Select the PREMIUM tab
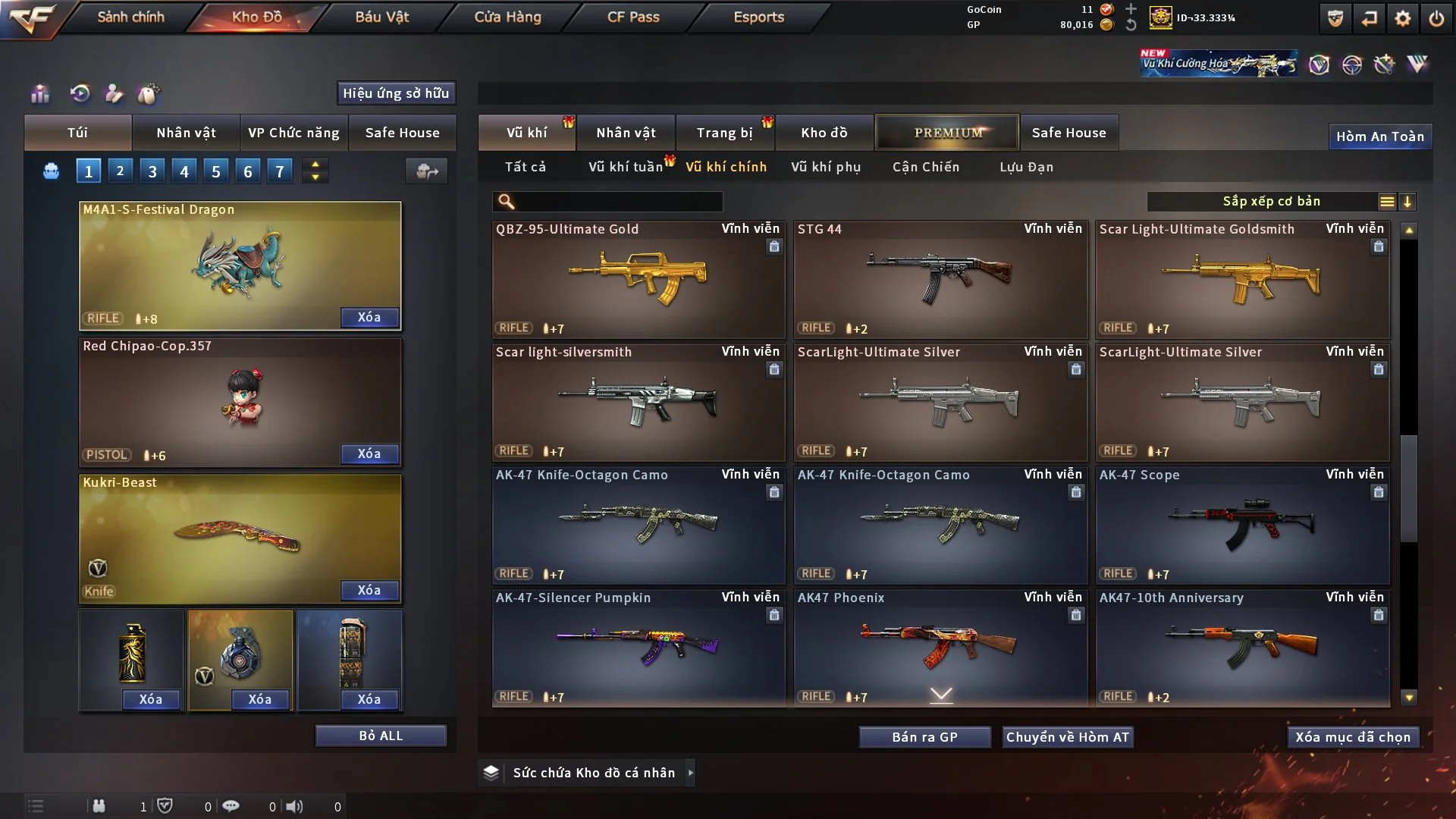1456x819 pixels. tap(947, 133)
